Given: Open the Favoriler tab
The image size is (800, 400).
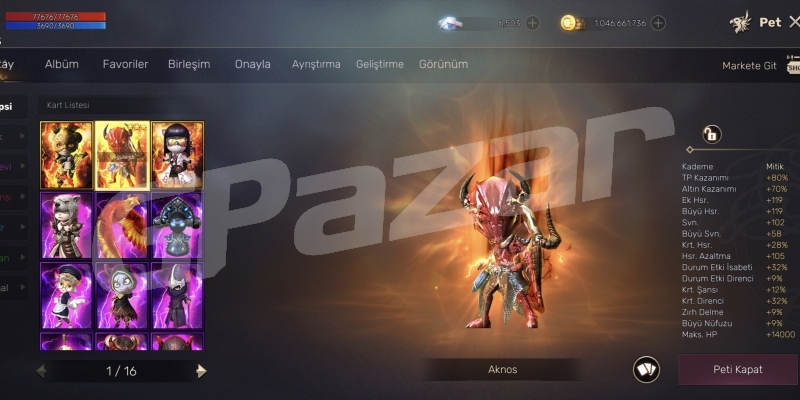Looking at the screenshot, I should [125, 64].
